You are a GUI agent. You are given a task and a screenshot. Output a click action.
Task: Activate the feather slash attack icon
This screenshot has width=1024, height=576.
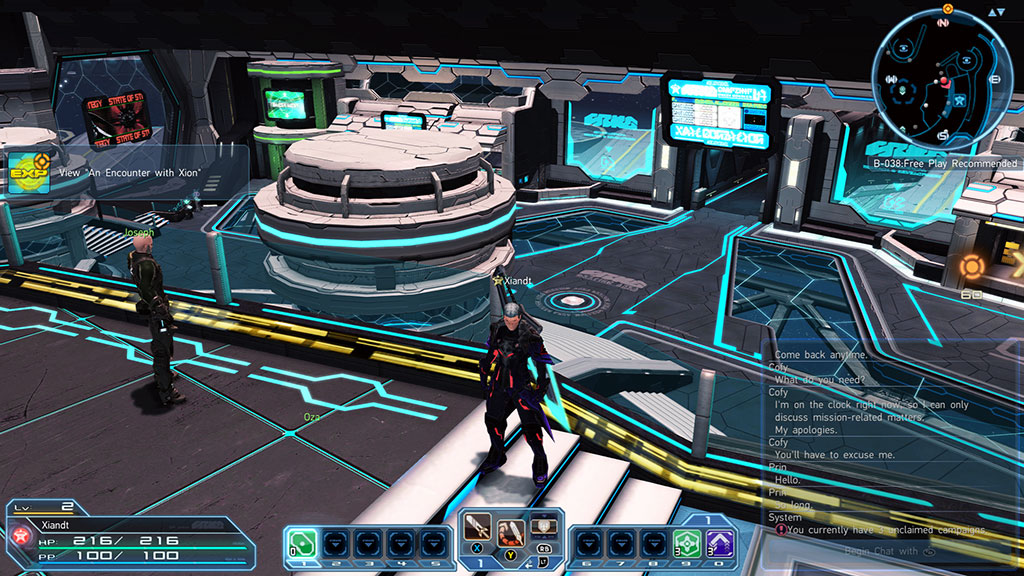click(x=511, y=528)
